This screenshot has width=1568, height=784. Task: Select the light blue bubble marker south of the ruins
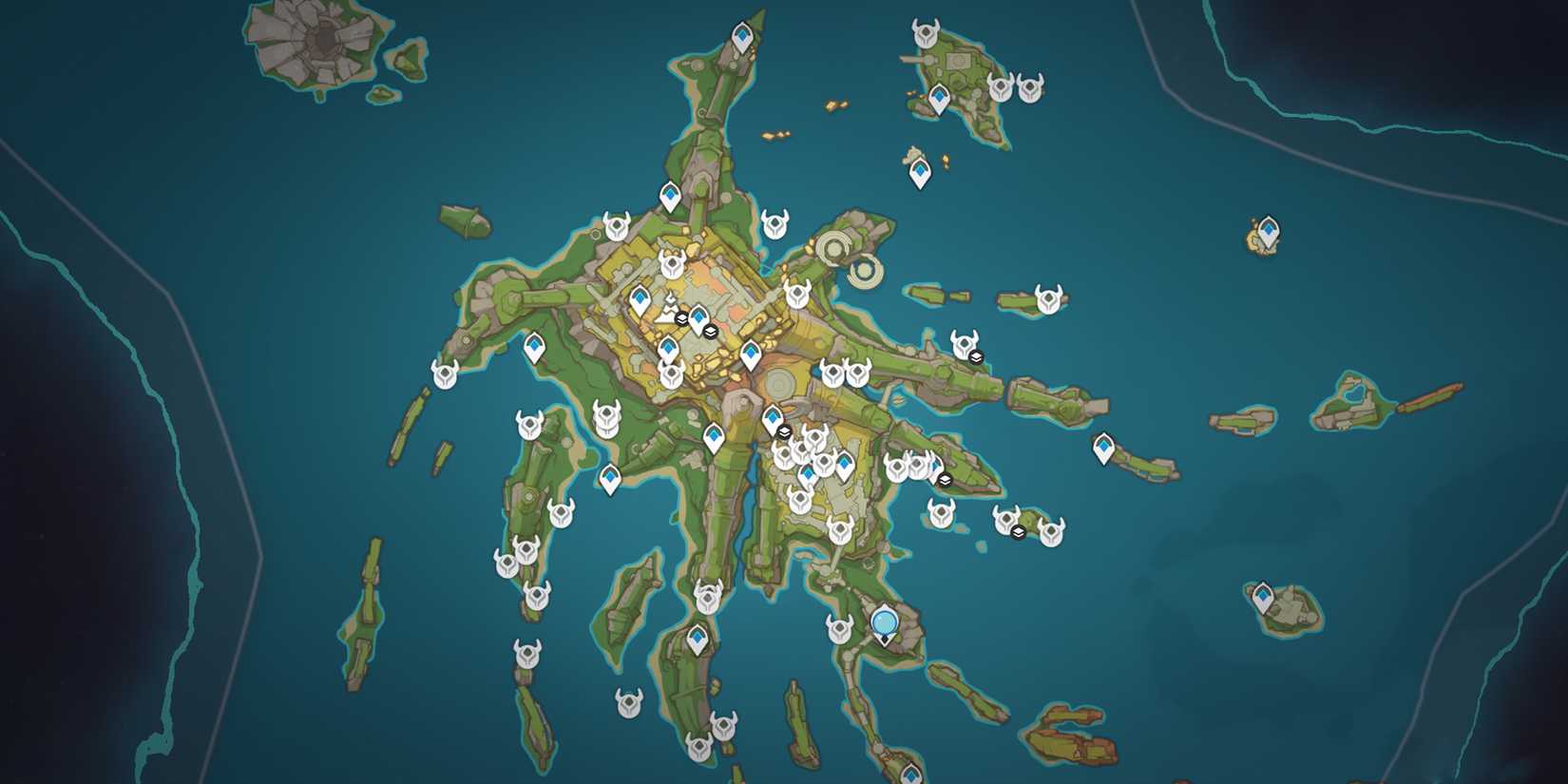(885, 622)
